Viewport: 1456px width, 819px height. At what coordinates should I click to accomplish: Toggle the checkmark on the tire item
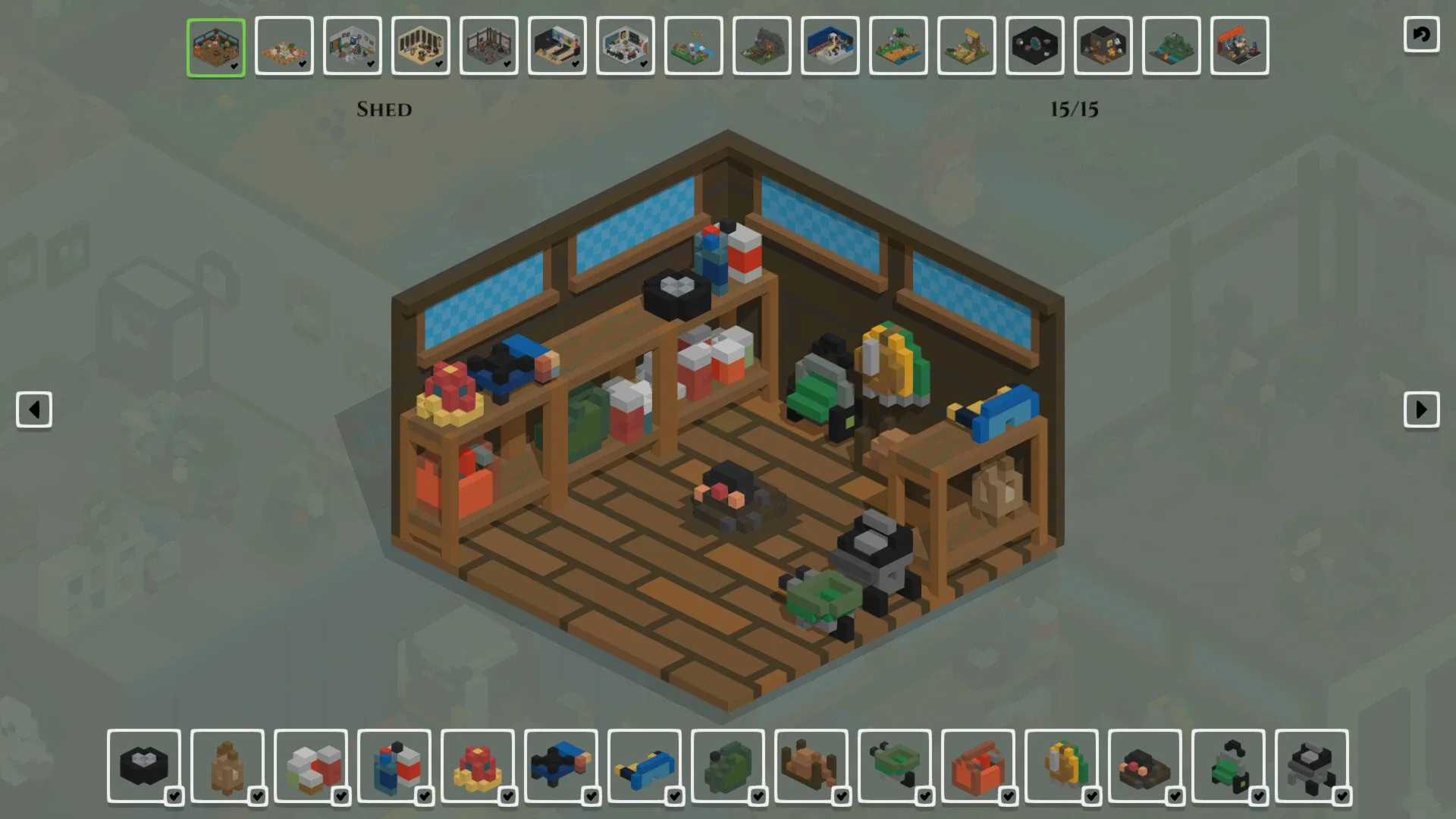[x=175, y=798]
